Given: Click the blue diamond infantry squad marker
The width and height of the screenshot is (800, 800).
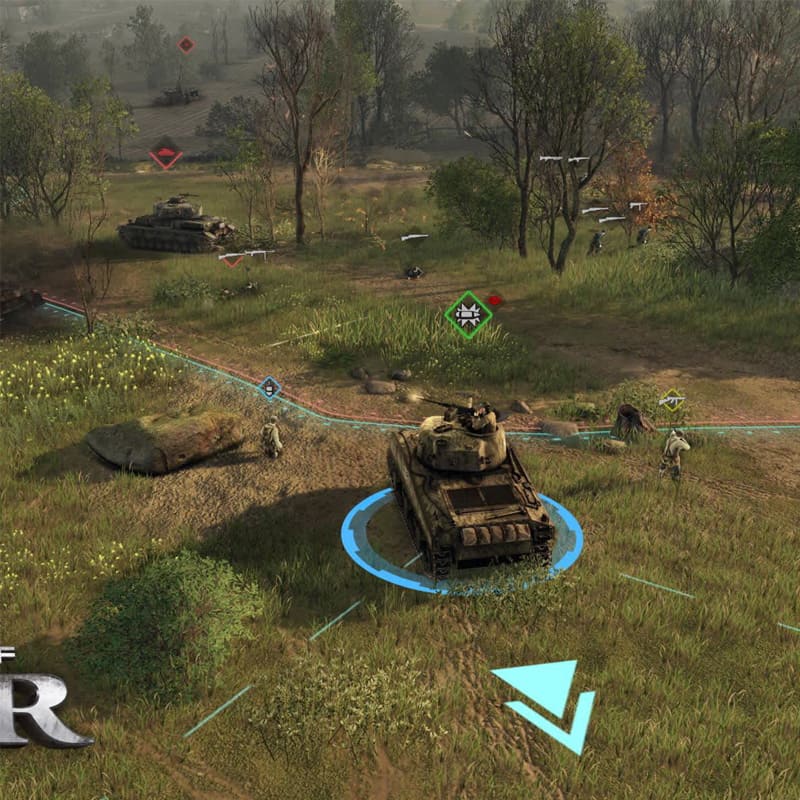Looking at the screenshot, I should [x=269, y=387].
